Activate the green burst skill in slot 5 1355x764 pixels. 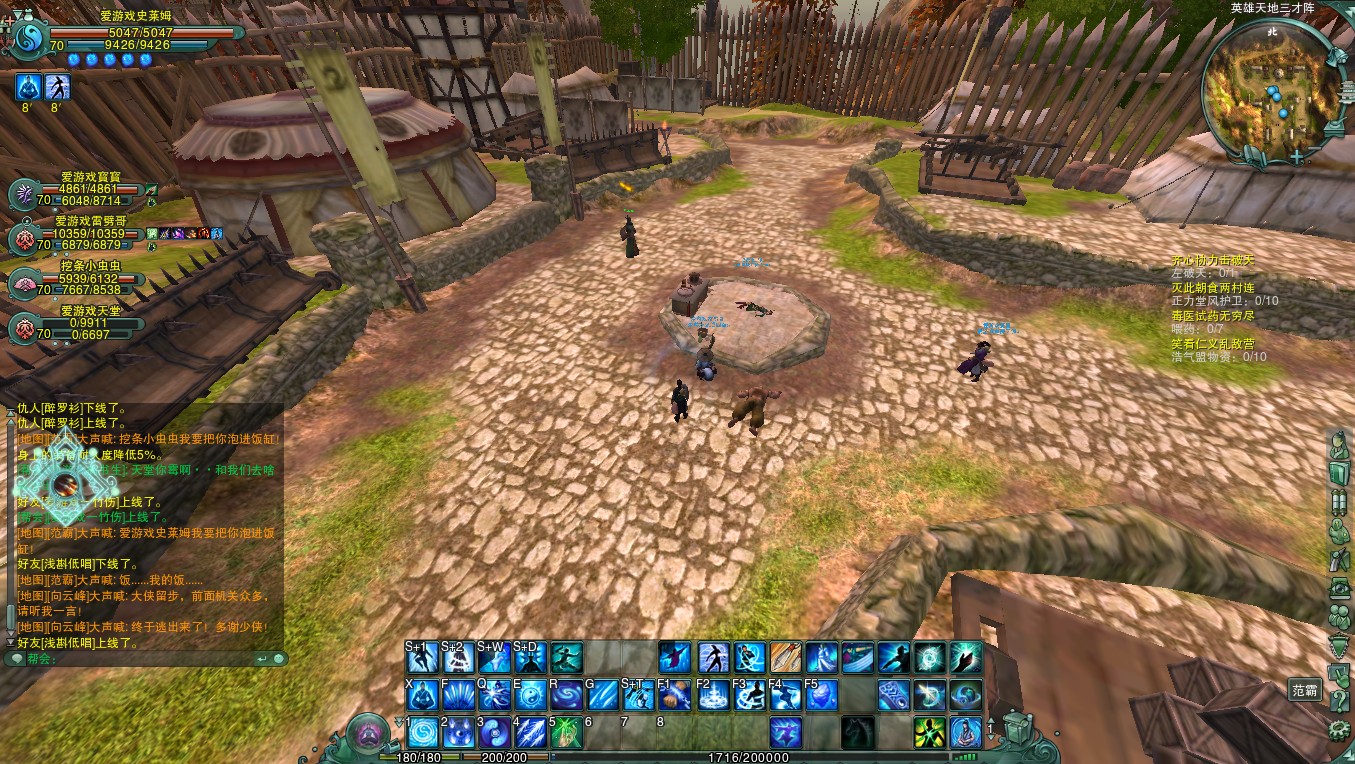point(566,732)
